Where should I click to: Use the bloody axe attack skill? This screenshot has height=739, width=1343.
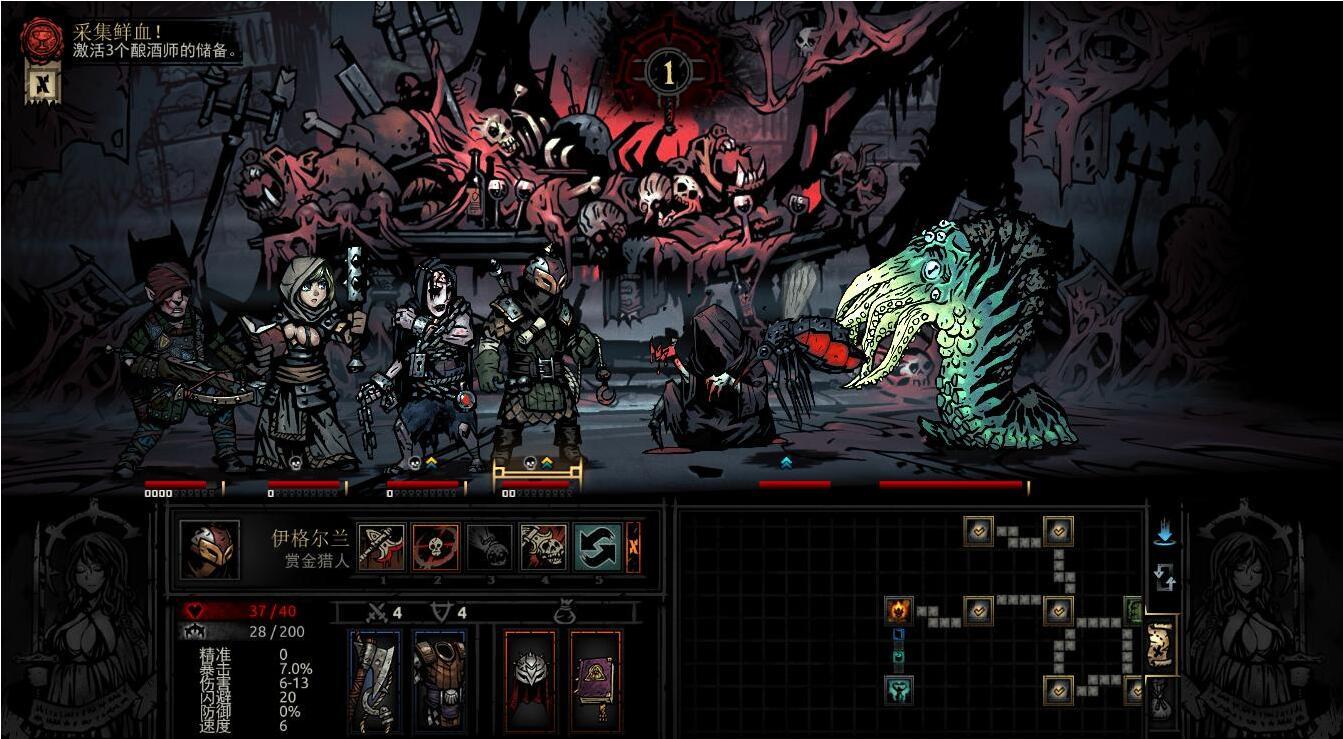(x=381, y=547)
